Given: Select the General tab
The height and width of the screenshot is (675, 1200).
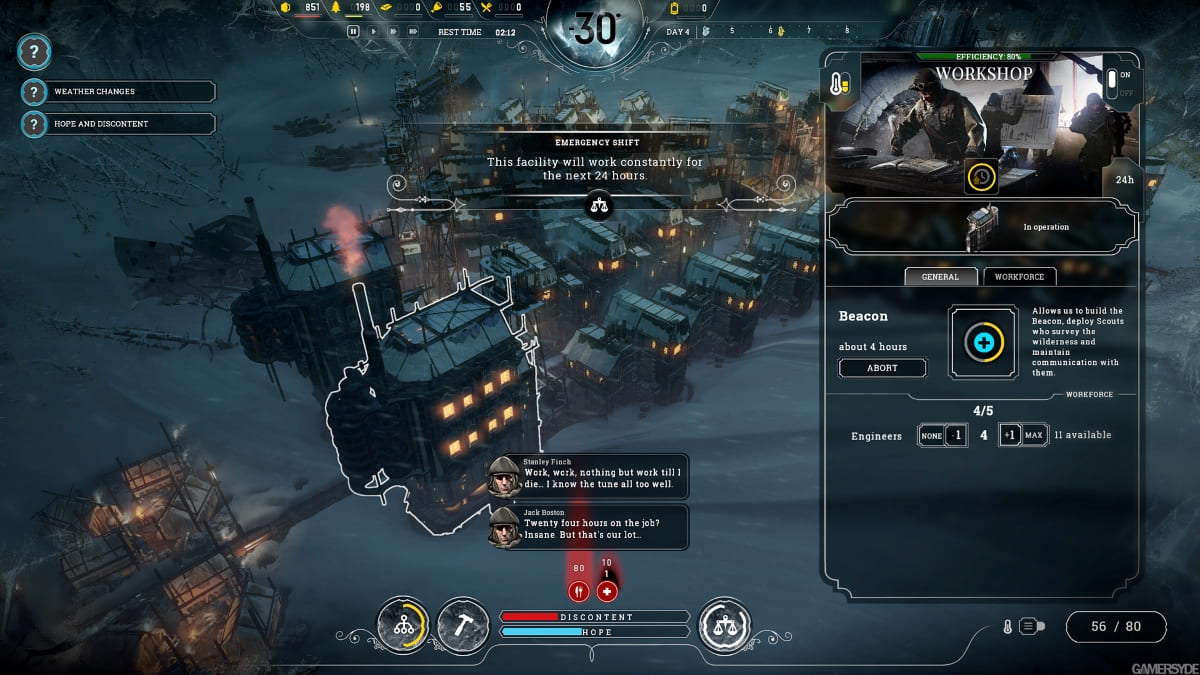Looking at the screenshot, I should pos(940,277).
